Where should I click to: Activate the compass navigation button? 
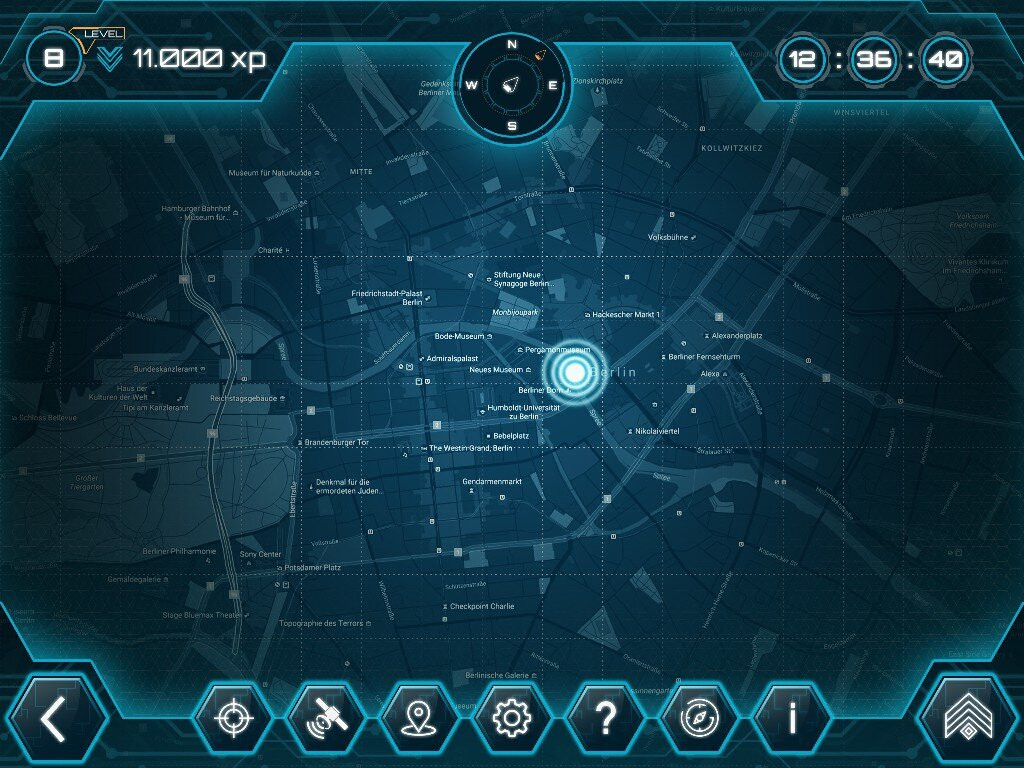pyautogui.click(x=697, y=719)
